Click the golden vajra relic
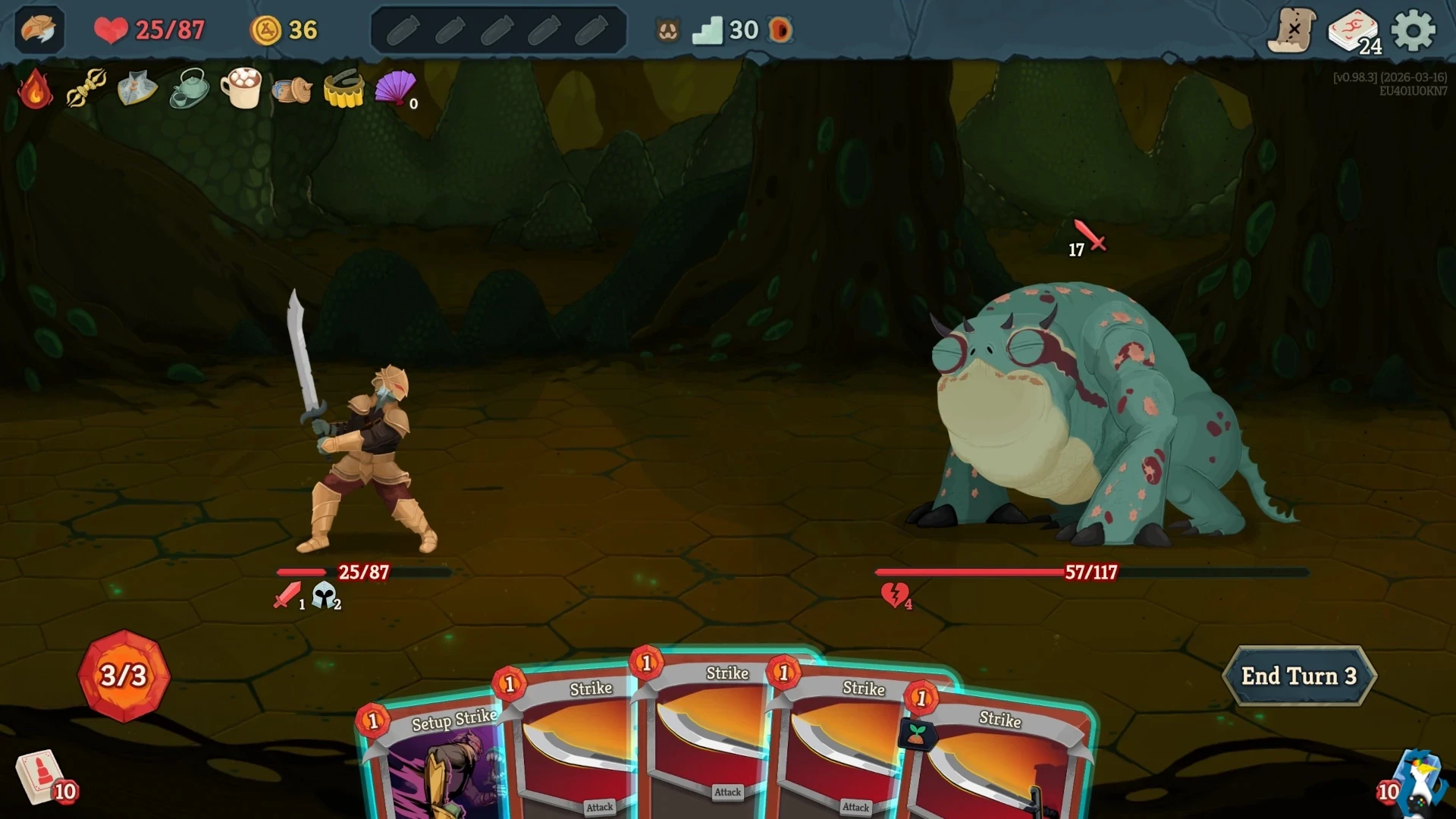 point(86,87)
